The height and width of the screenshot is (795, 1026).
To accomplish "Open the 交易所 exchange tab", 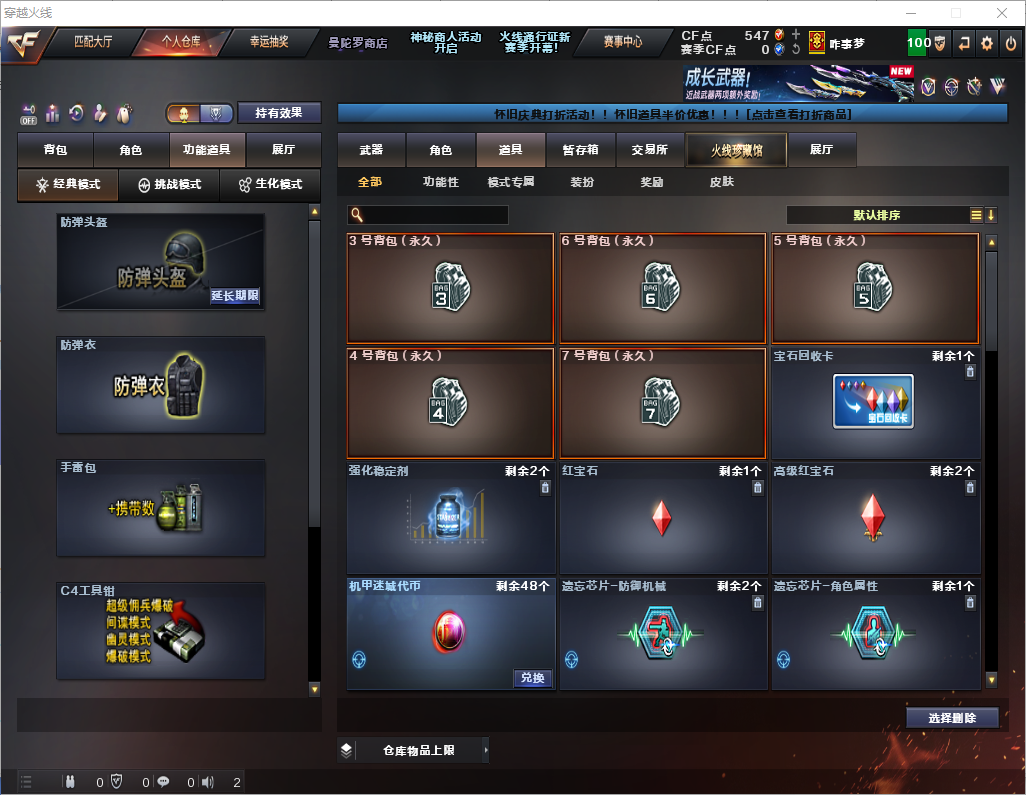I will [x=649, y=150].
